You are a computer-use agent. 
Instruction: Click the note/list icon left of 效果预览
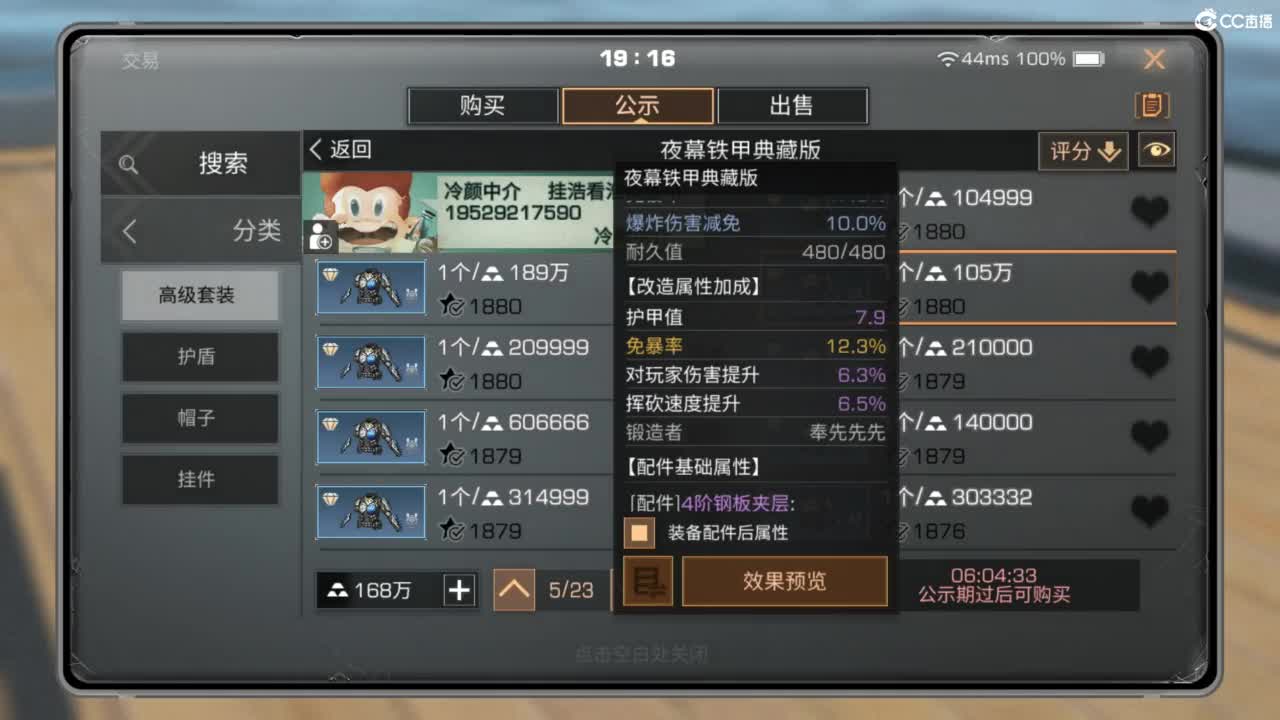click(649, 582)
